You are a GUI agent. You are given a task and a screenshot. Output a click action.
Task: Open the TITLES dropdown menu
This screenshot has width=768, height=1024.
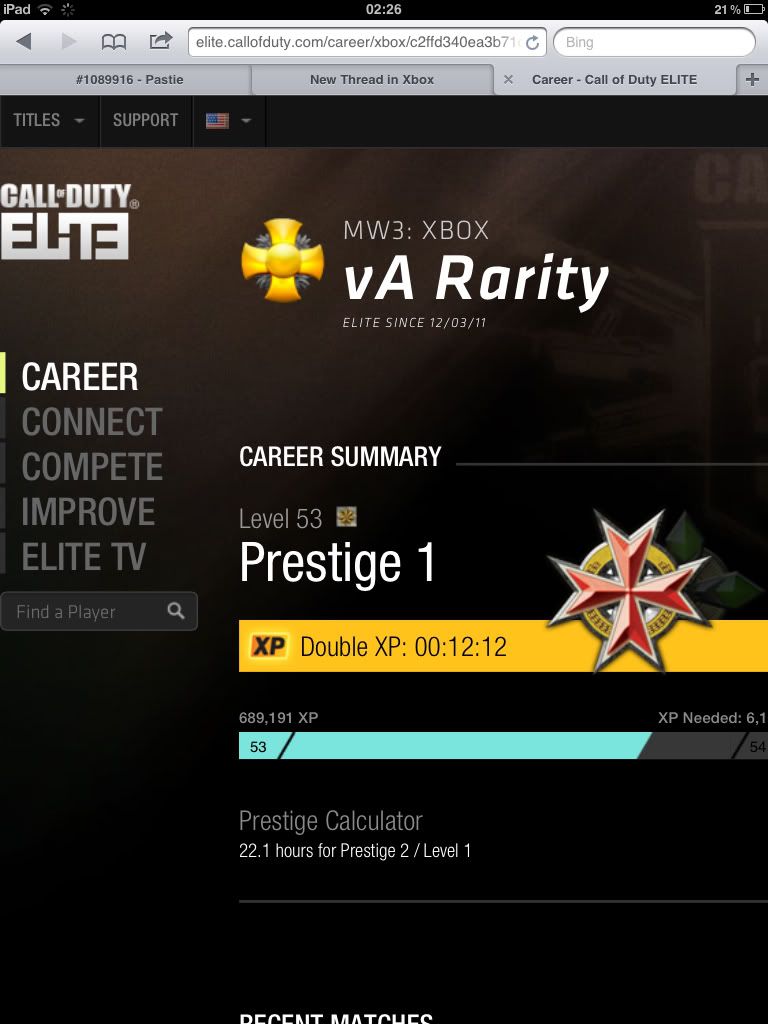(x=48, y=120)
